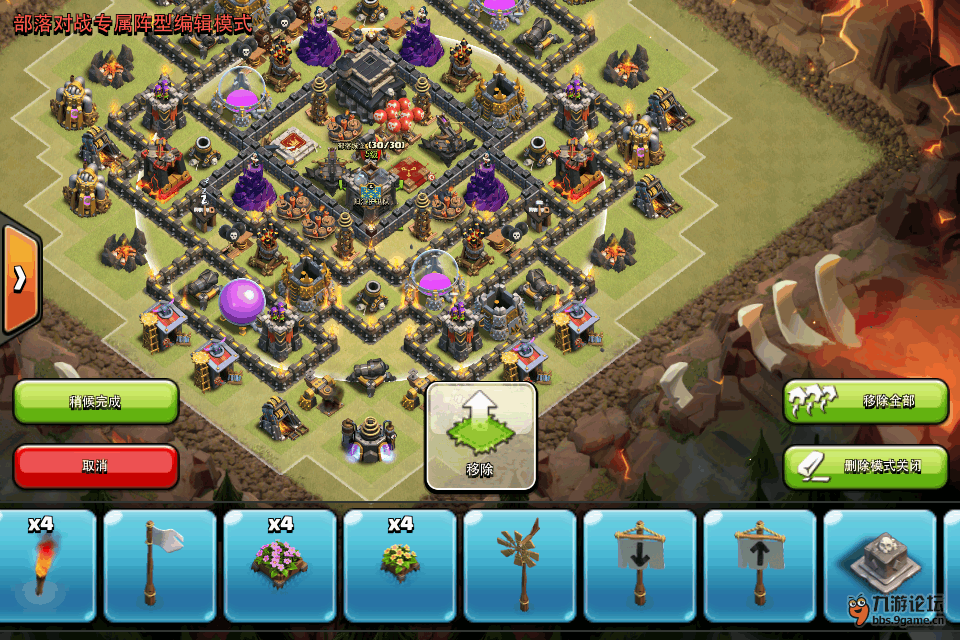Choose the 移除全部 remove-all button
This screenshot has height=640, width=960.
click(865, 401)
